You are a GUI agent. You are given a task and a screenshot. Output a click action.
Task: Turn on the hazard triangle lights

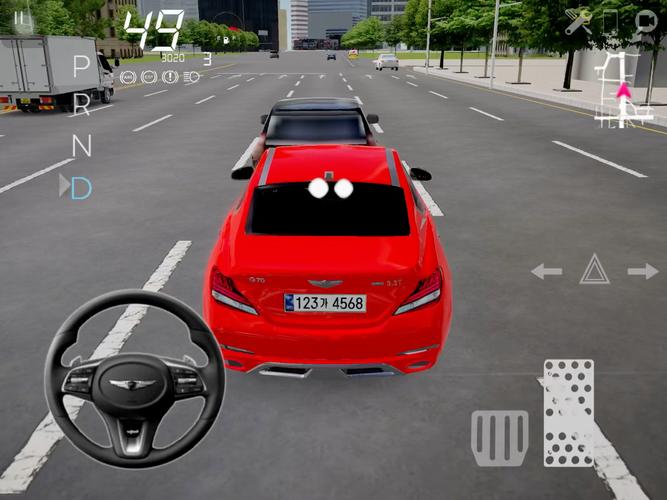click(594, 269)
